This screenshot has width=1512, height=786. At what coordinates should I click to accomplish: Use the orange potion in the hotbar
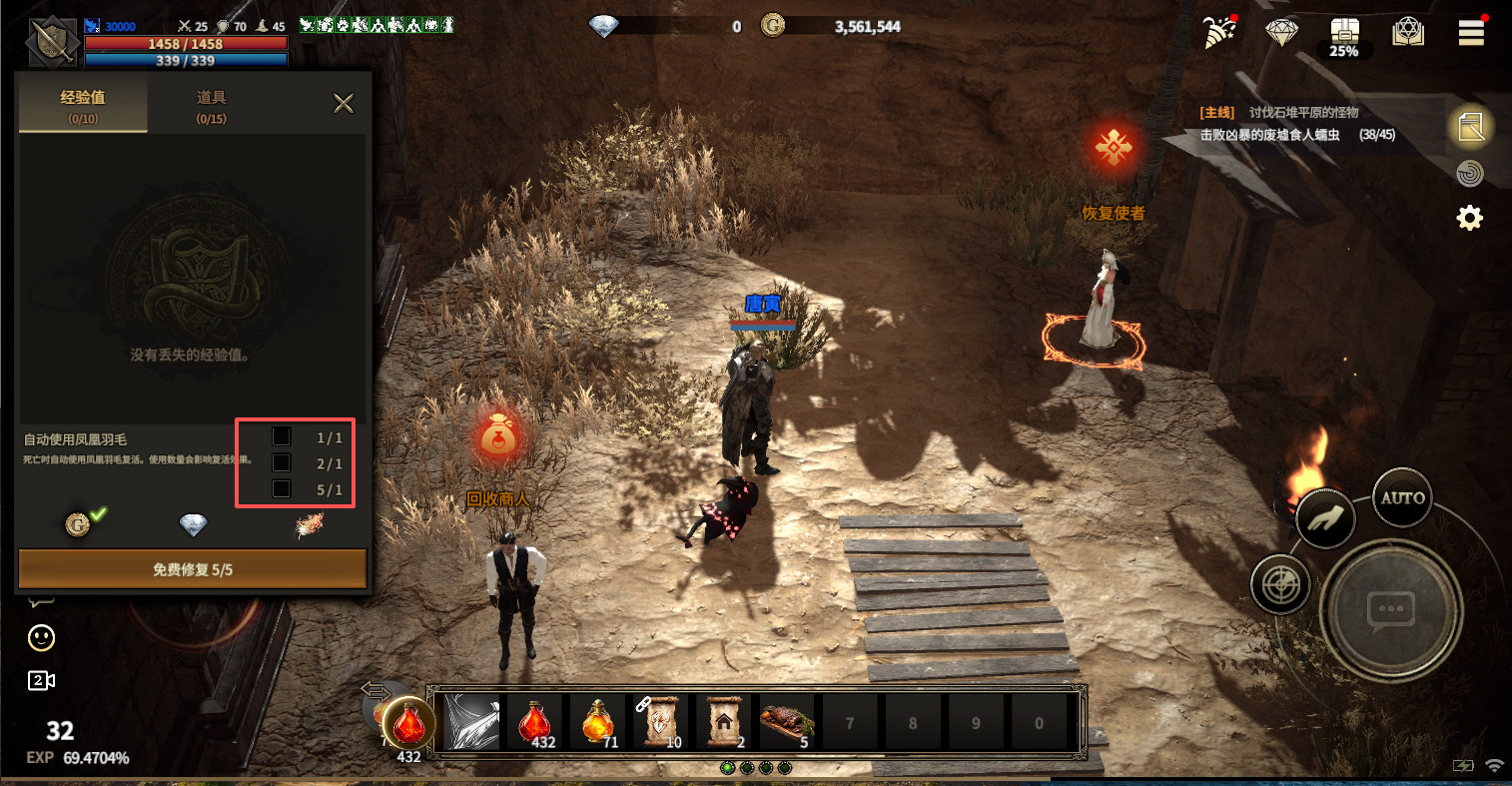click(x=597, y=721)
